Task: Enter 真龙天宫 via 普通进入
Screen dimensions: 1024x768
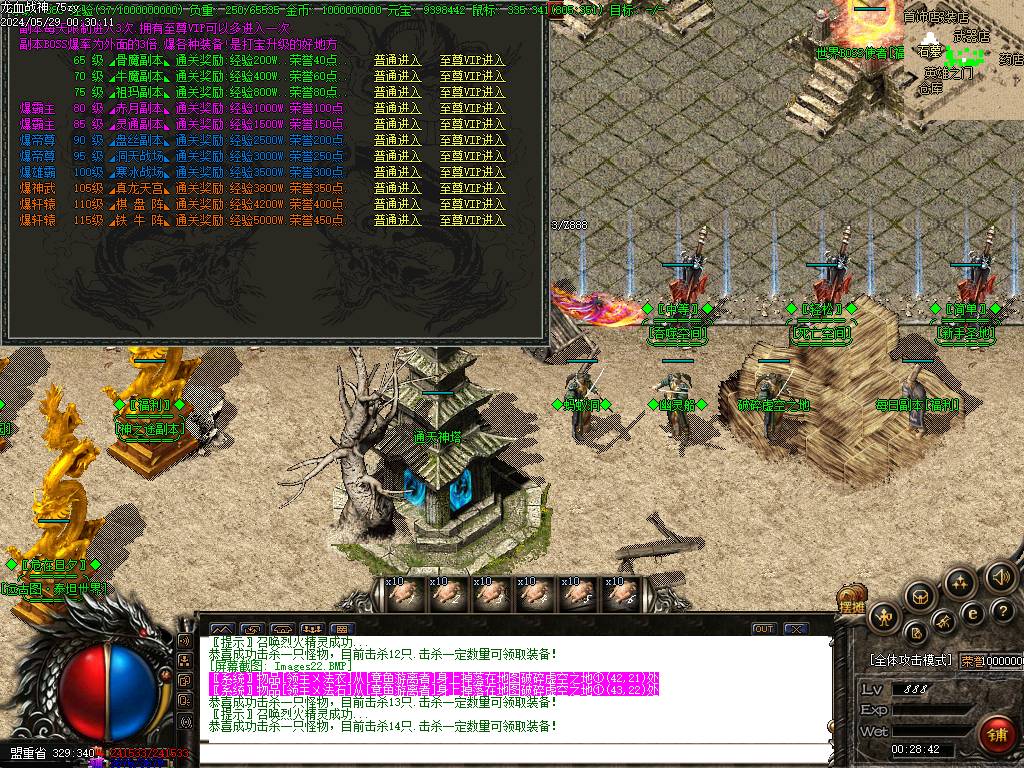Action: [397, 188]
